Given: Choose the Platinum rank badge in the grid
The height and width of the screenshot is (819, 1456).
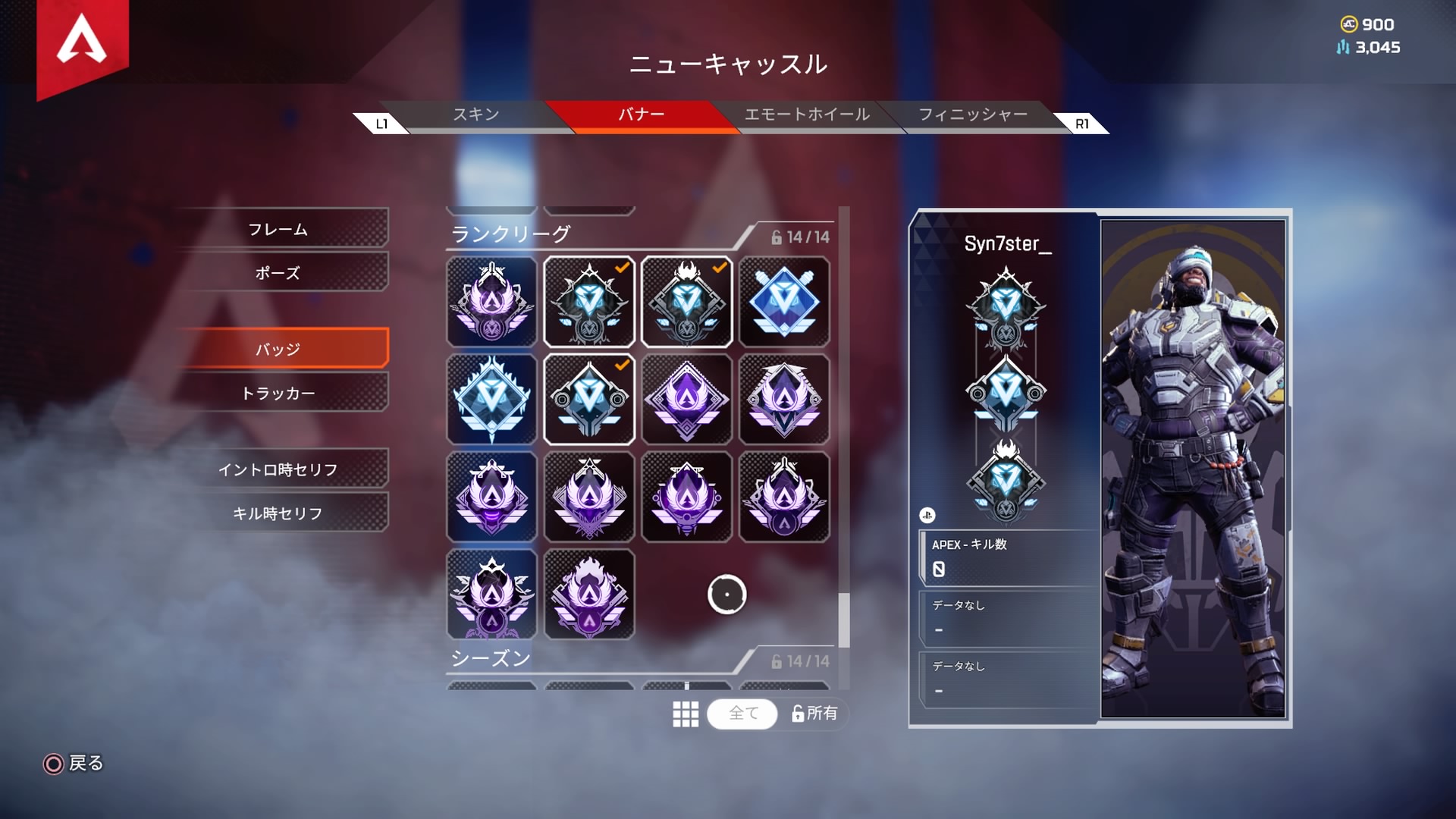Looking at the screenshot, I should coord(491,398).
